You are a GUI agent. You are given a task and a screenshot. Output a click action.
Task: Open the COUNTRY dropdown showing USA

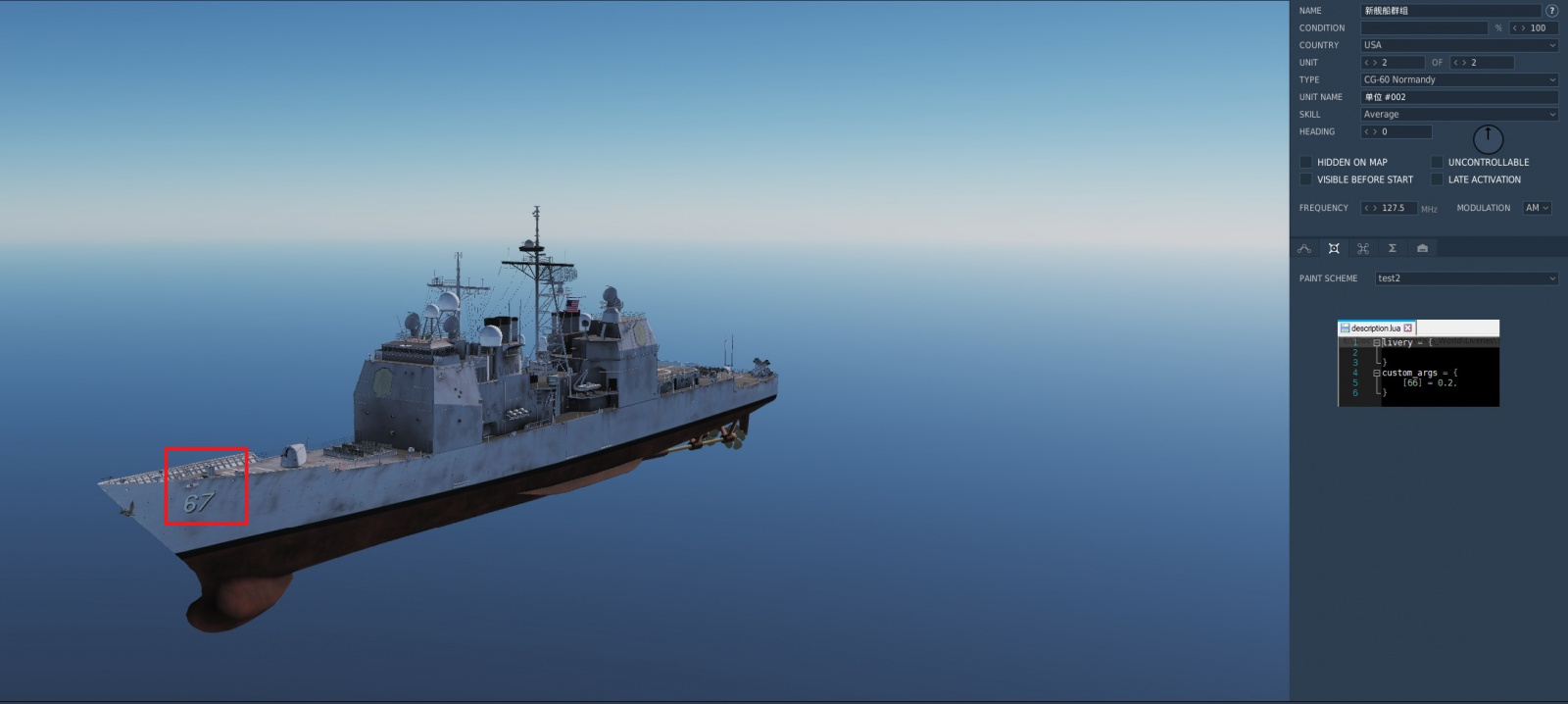[x=1458, y=45]
